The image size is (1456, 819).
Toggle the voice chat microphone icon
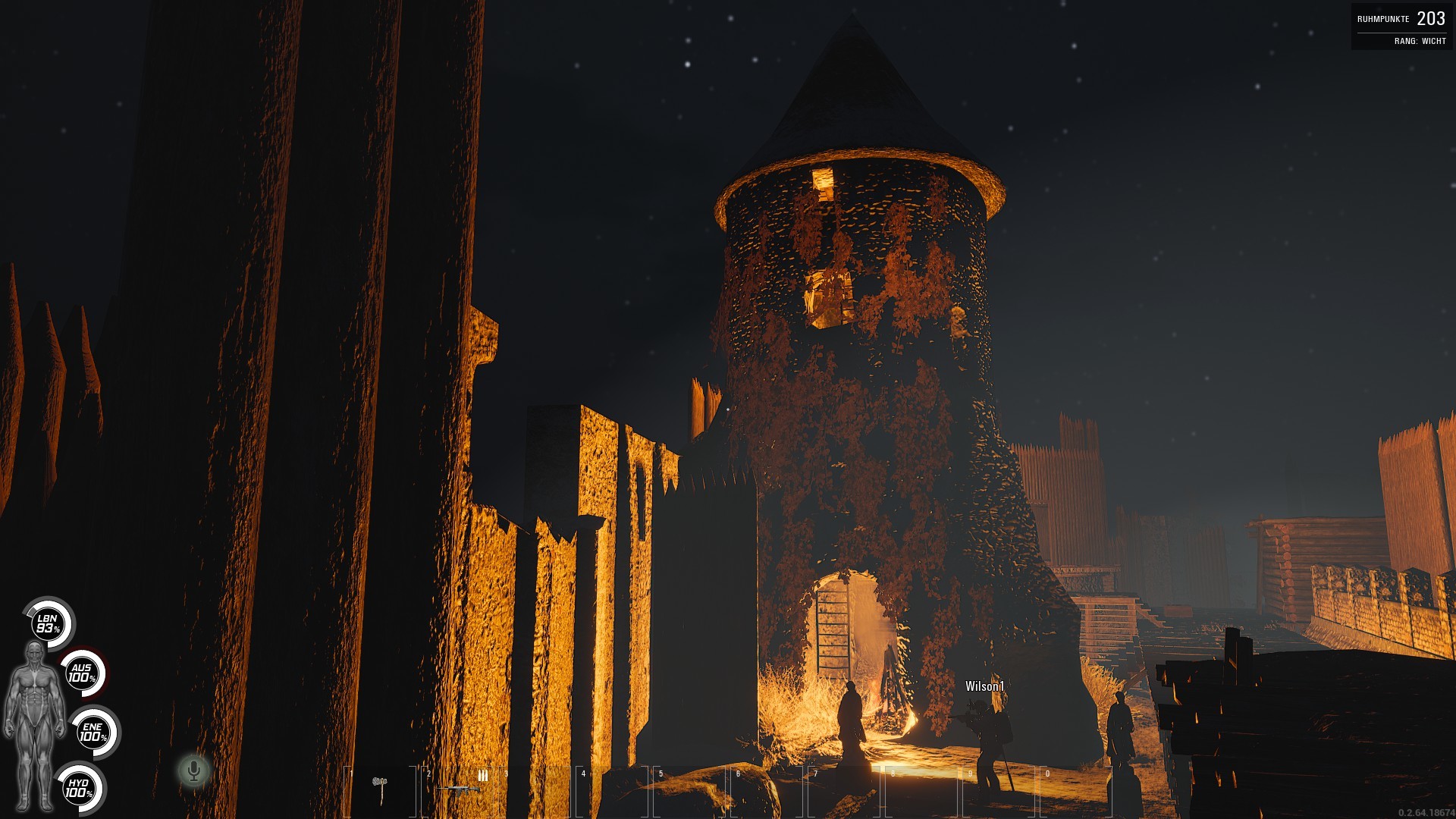(x=194, y=770)
